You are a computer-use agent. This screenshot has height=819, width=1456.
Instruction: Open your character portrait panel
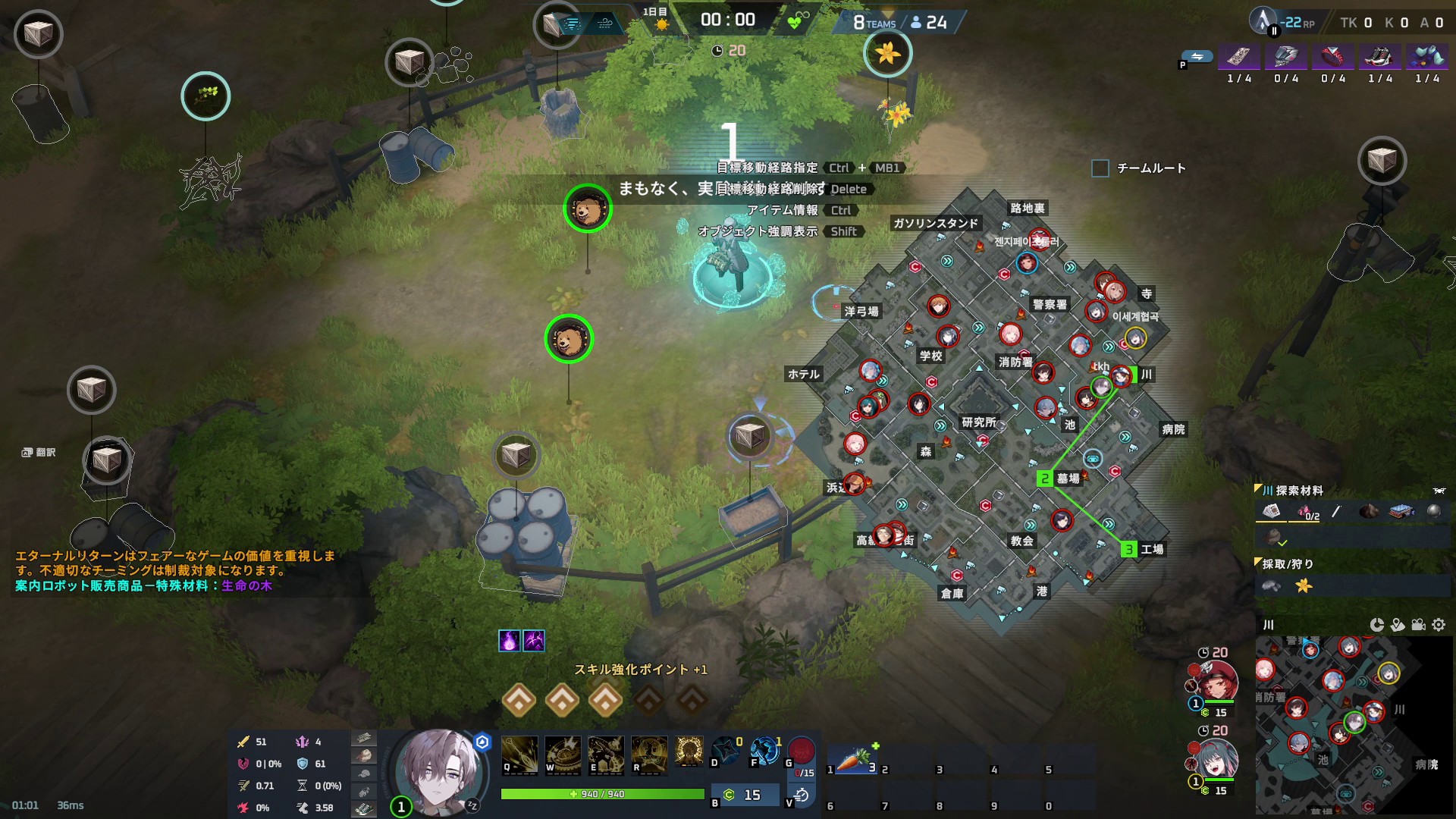(439, 770)
